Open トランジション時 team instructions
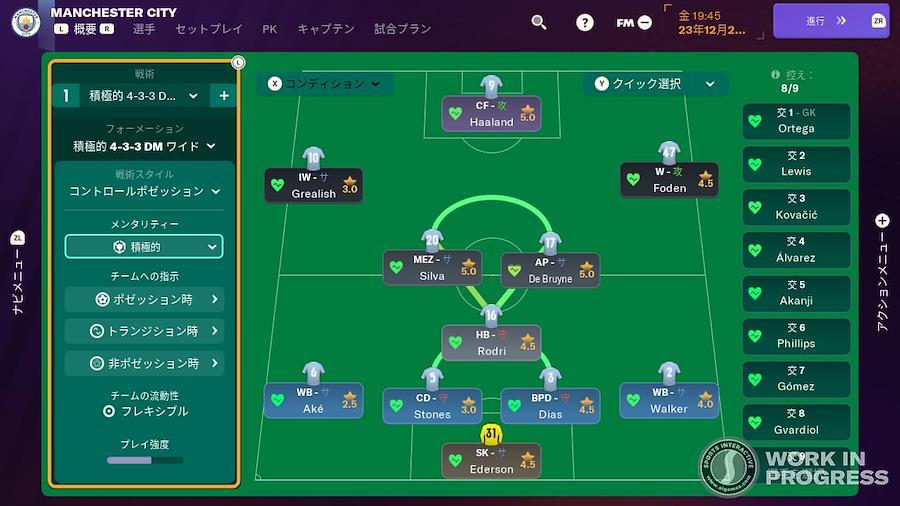The width and height of the screenshot is (900, 506). tap(144, 331)
